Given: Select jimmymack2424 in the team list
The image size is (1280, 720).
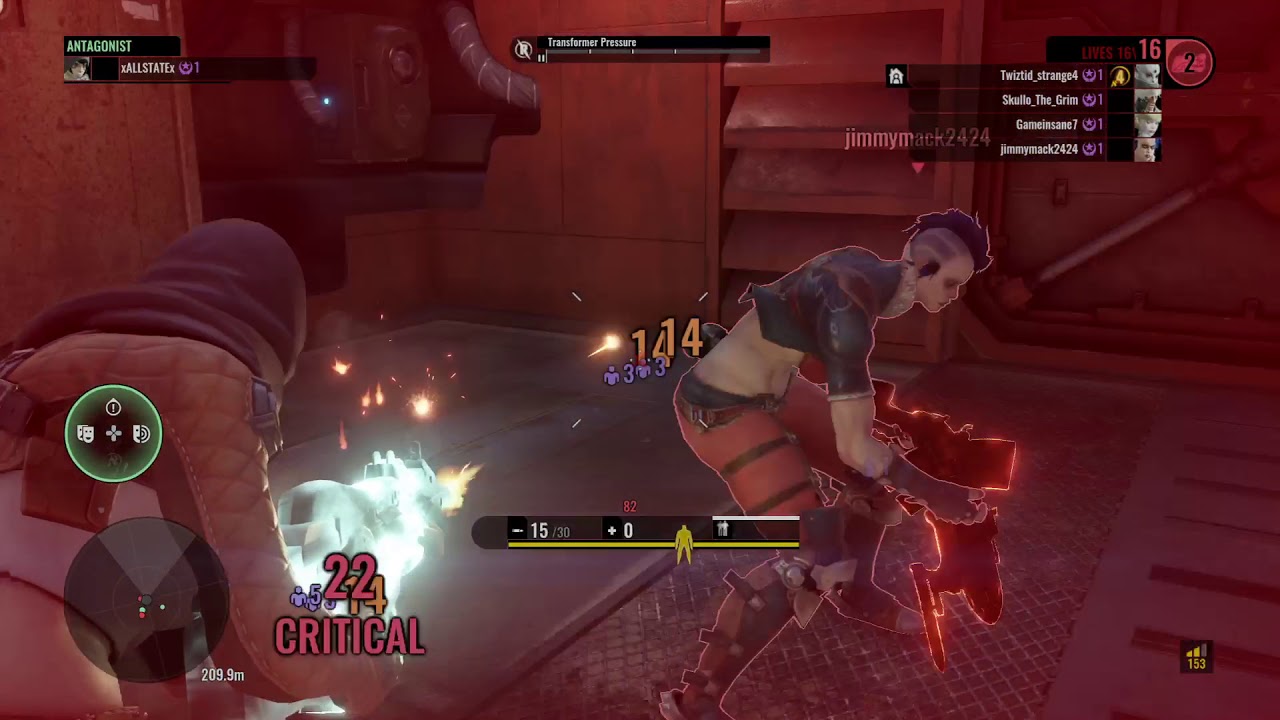Looking at the screenshot, I should point(1038,149).
